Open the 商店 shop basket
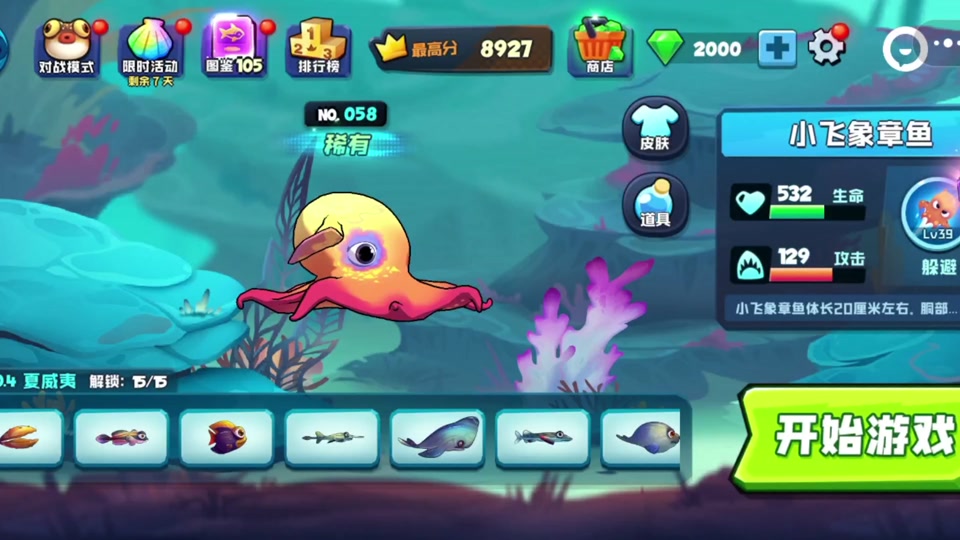 (x=600, y=46)
